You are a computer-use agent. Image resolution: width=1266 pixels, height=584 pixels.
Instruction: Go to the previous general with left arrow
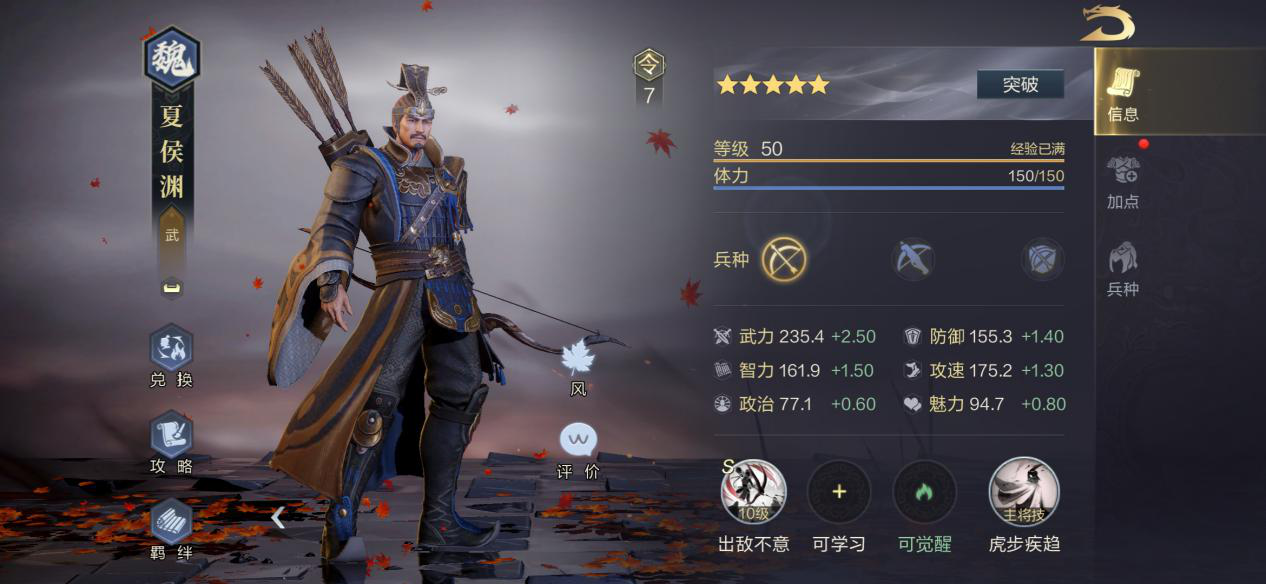point(278,517)
